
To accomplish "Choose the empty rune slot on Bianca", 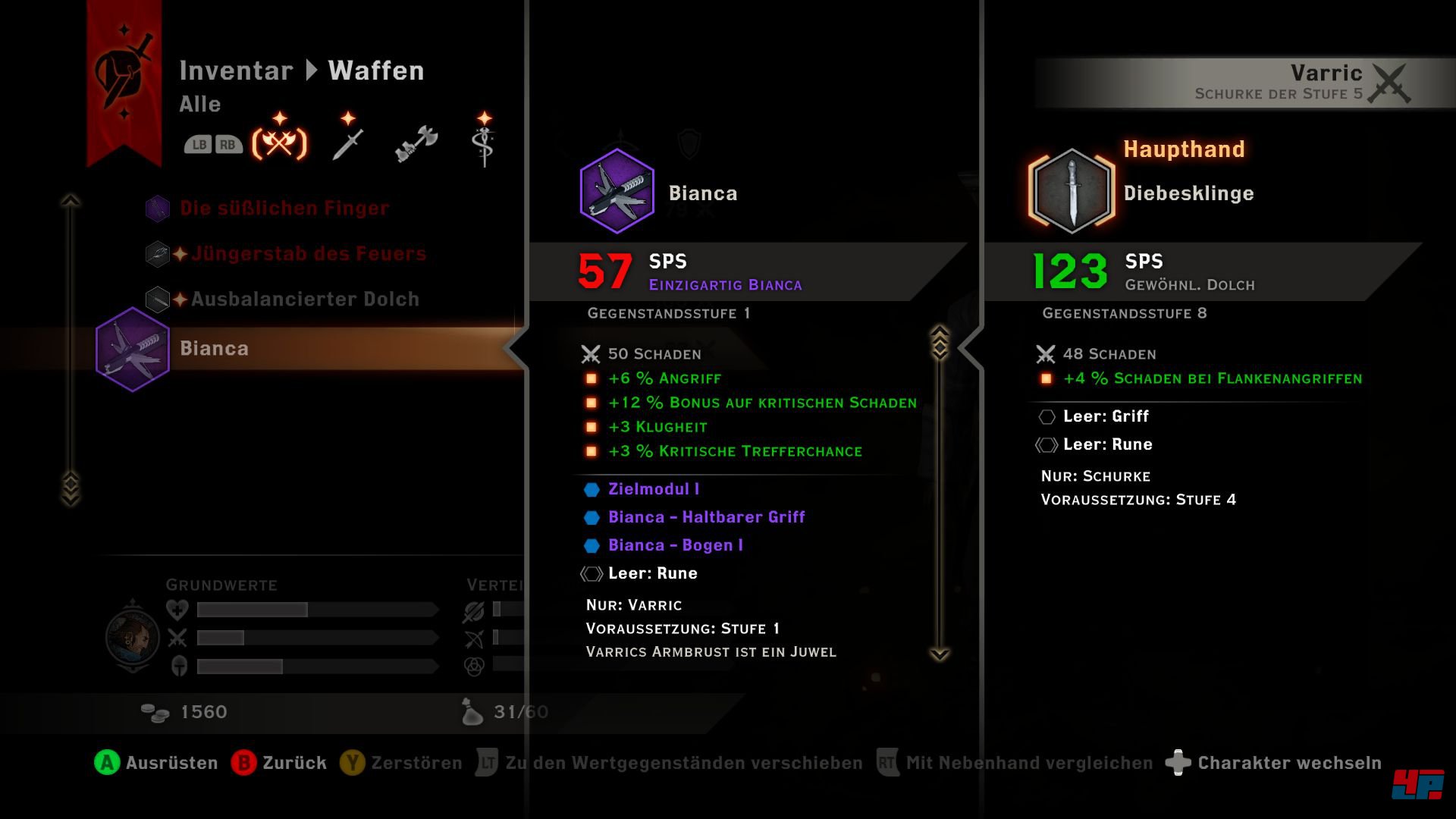I will coord(652,574).
